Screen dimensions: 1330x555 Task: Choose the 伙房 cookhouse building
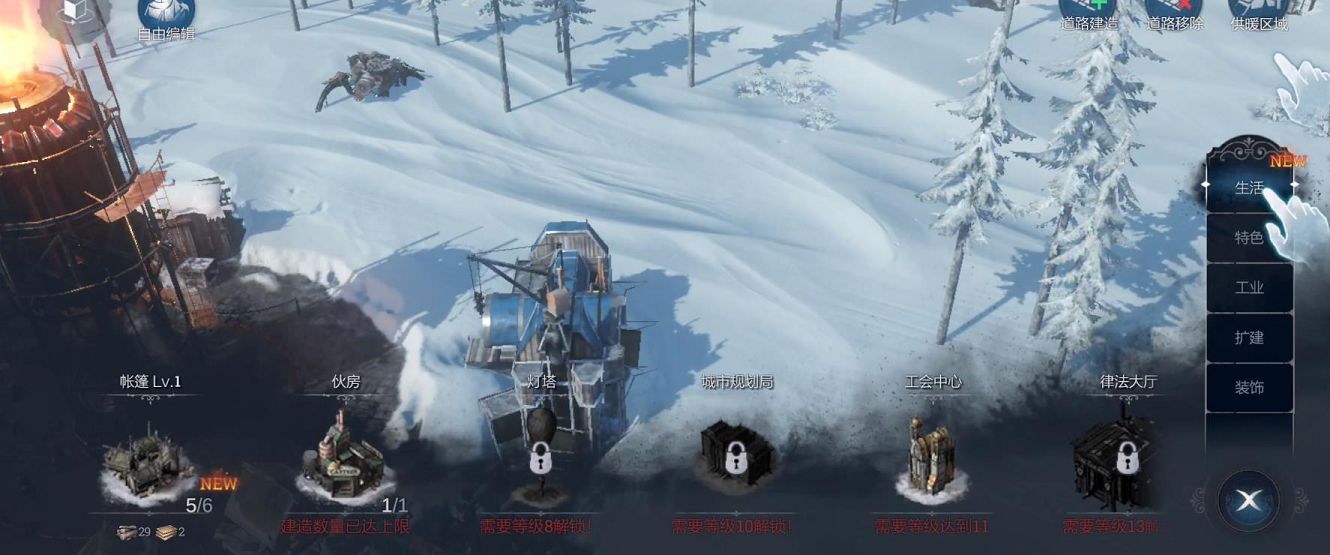pos(343,462)
